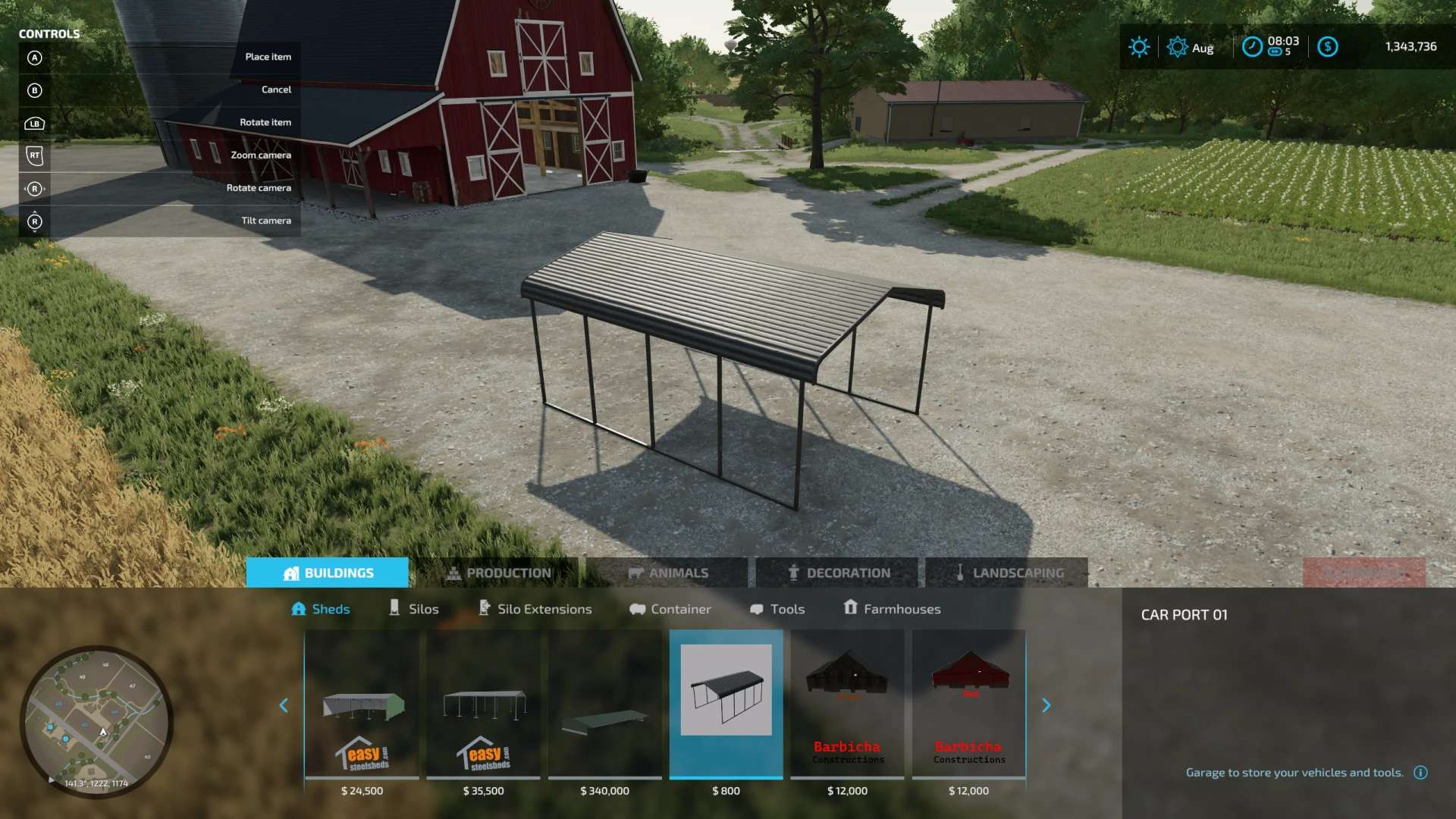The image size is (1456, 819).
Task: Open the info icon beside garage description
Action: pos(1420,773)
